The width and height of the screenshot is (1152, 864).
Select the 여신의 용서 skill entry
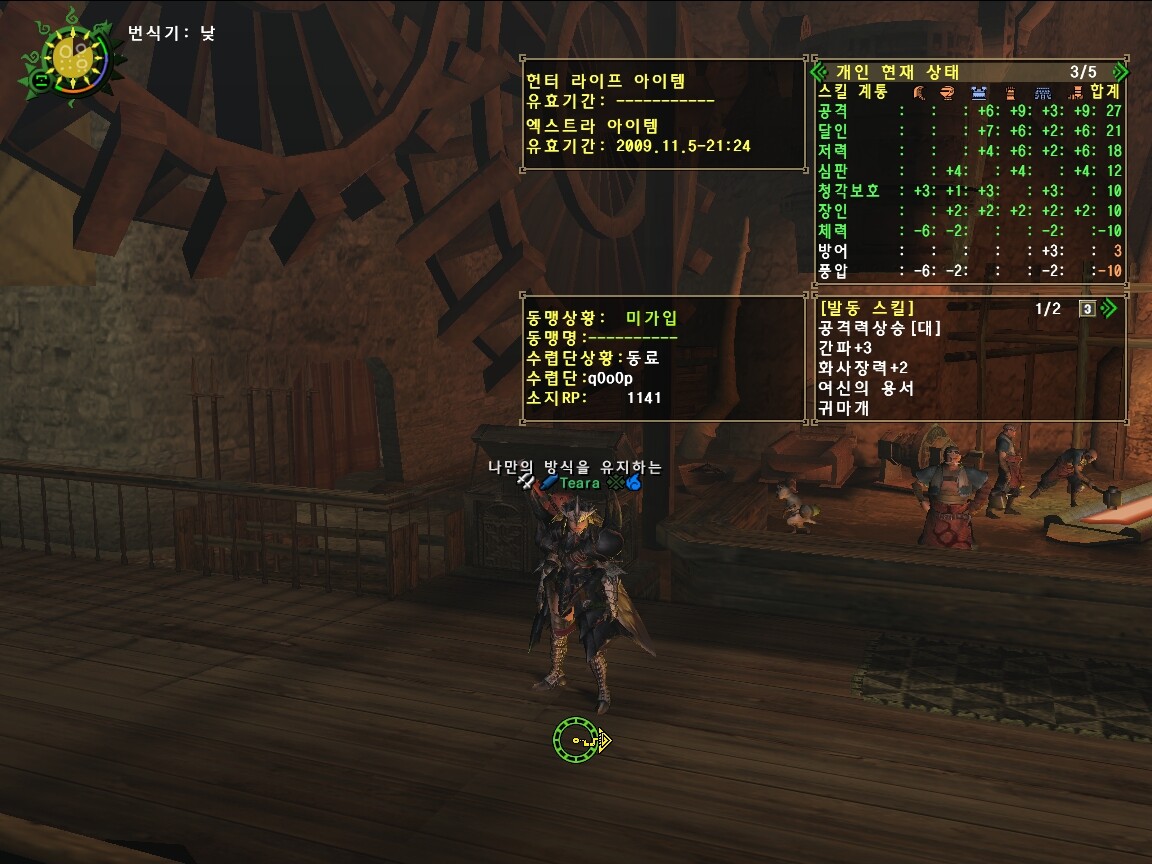click(x=866, y=388)
